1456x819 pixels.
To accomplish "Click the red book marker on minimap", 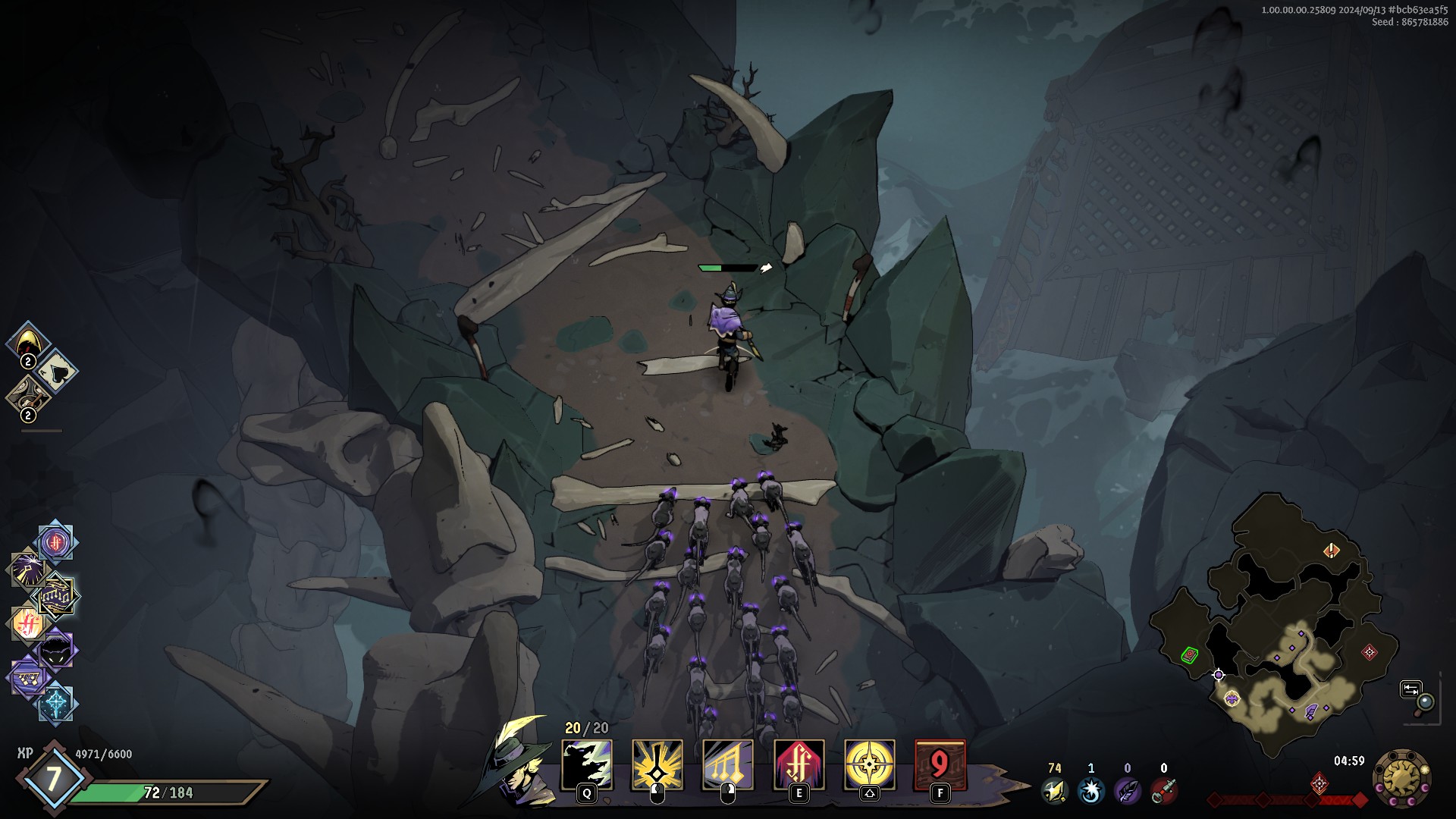I will pos(1189,654).
